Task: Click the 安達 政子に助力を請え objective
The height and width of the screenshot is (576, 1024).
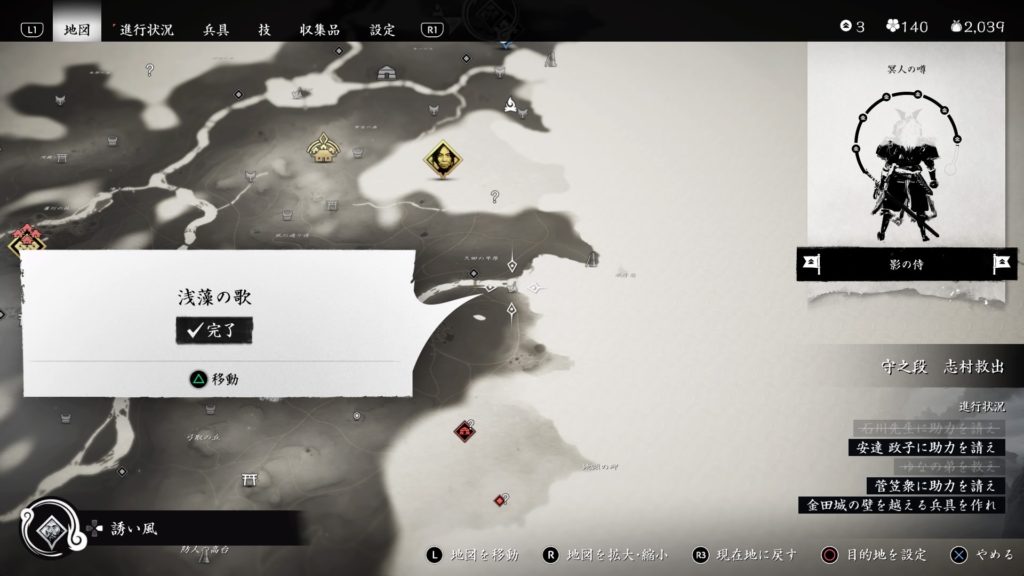Action: (925, 448)
